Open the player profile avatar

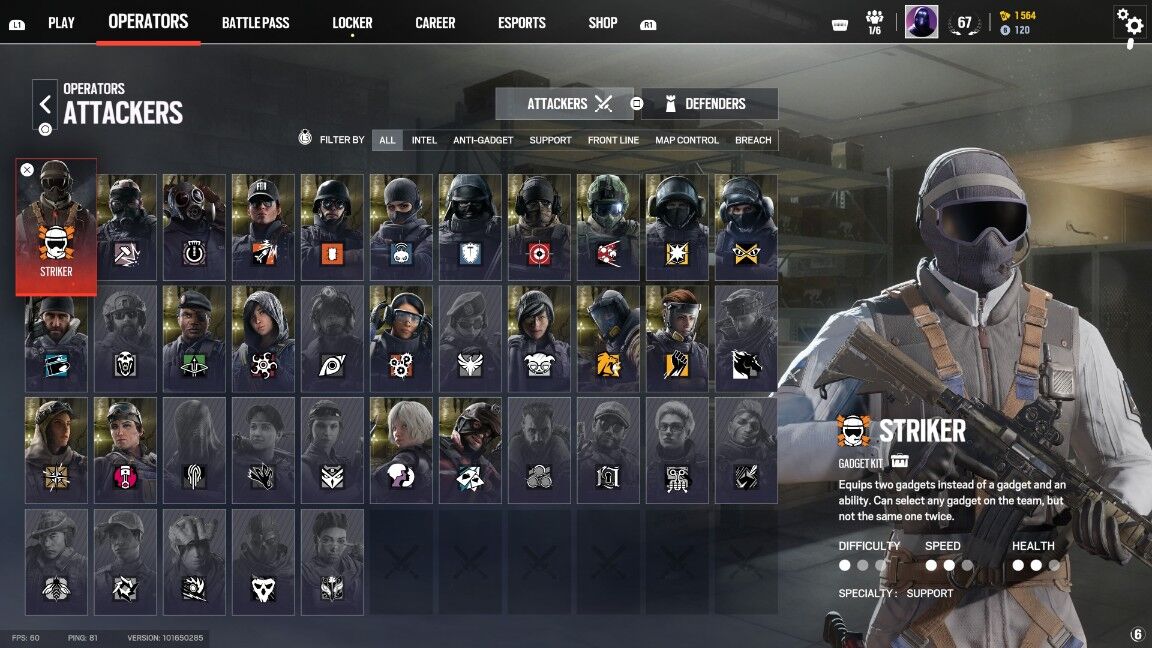point(921,22)
